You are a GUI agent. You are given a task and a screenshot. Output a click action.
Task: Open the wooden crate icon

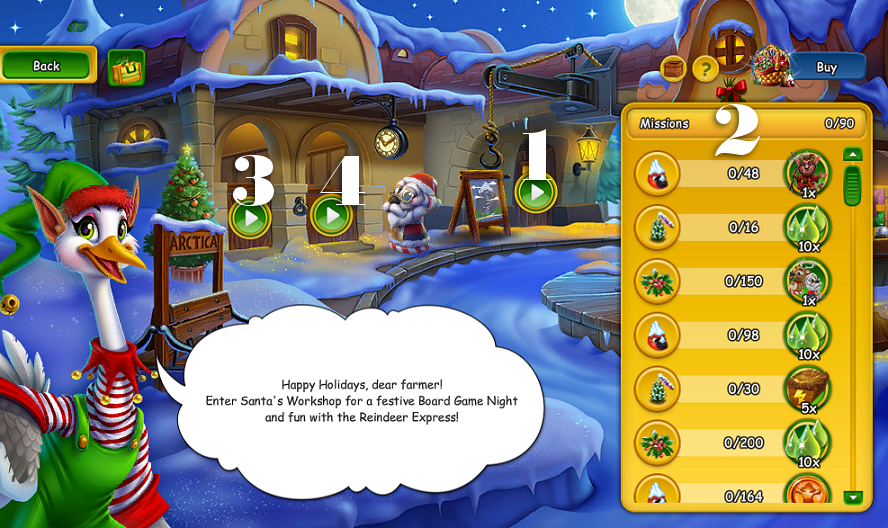674,68
